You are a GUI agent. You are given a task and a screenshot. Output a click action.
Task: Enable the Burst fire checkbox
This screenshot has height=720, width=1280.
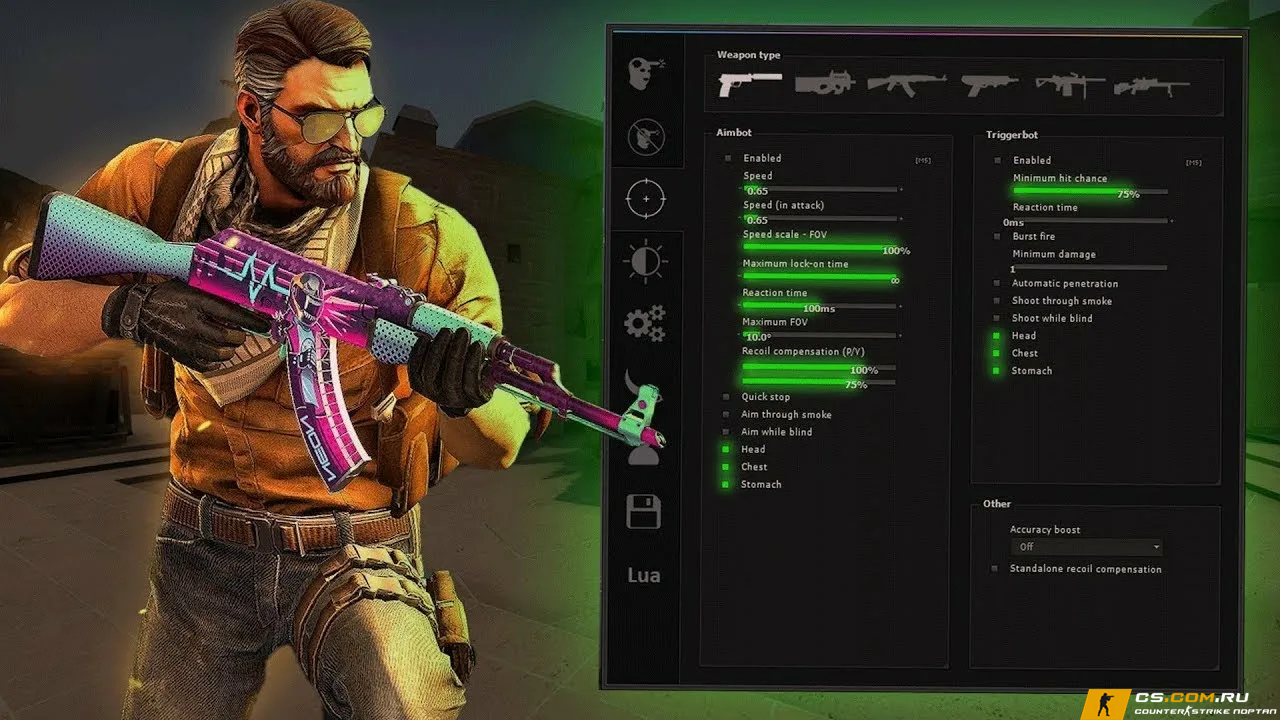point(997,237)
